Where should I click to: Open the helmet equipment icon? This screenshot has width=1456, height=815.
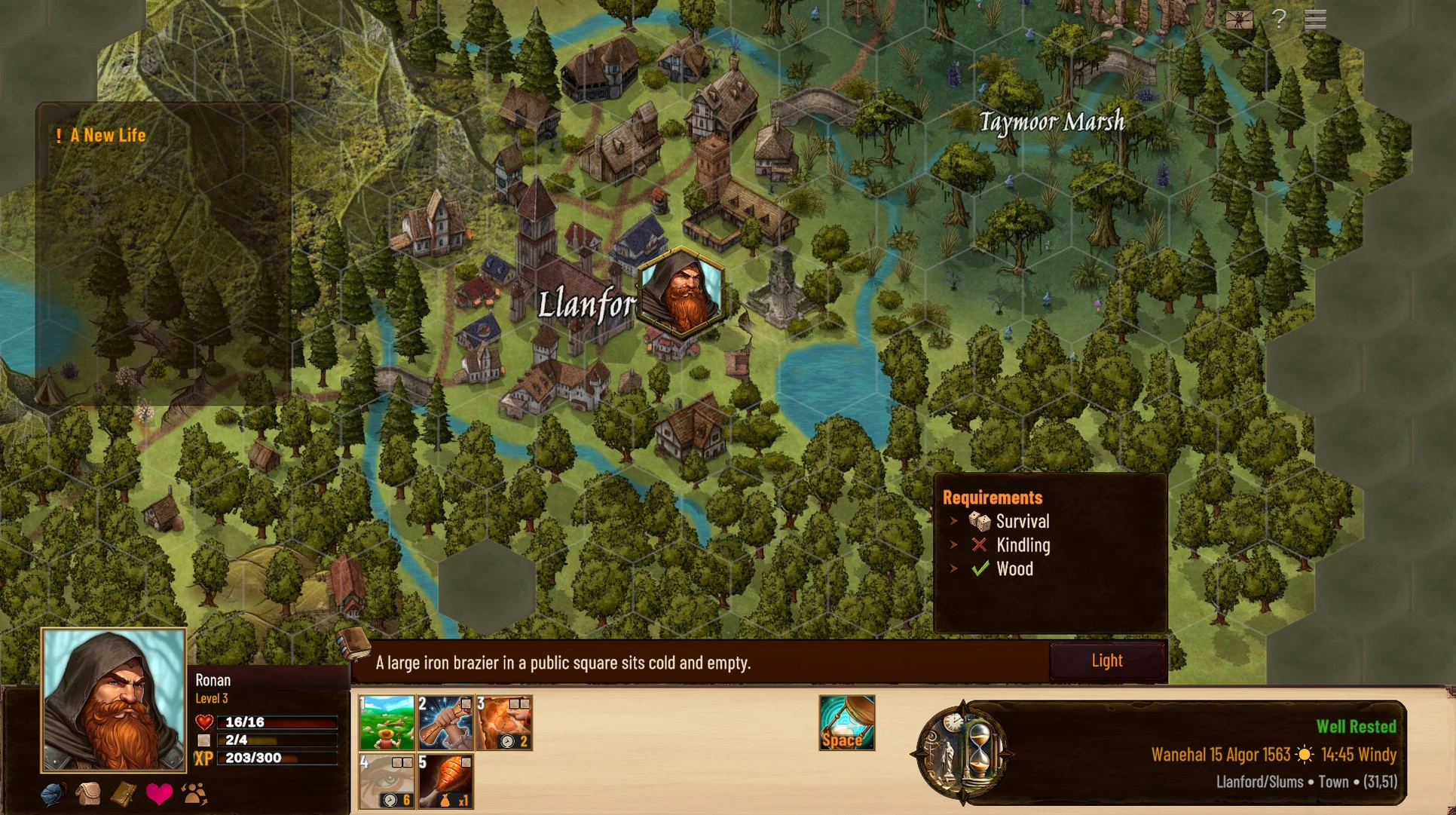(x=53, y=795)
